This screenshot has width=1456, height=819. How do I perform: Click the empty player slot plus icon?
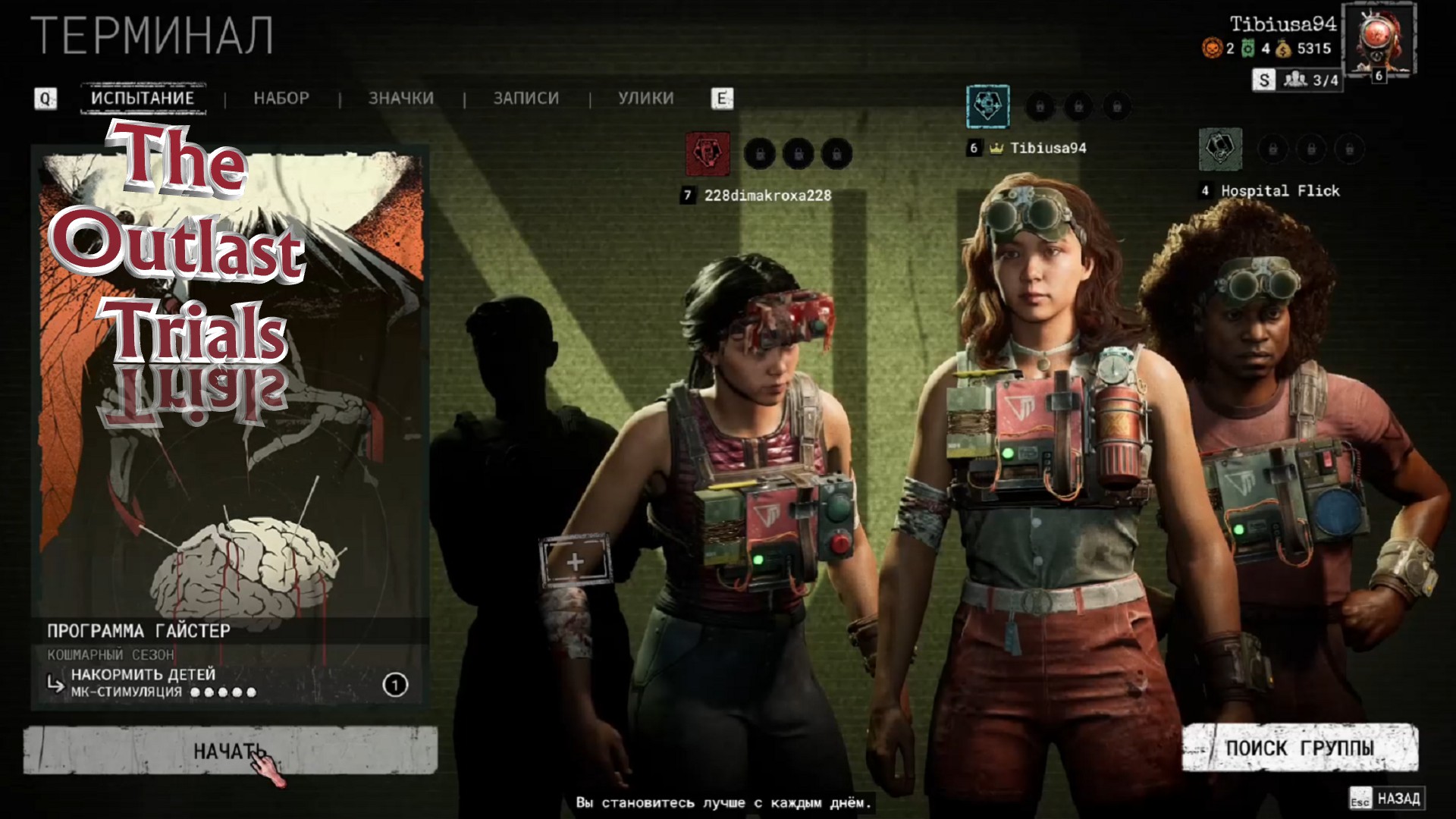click(575, 562)
